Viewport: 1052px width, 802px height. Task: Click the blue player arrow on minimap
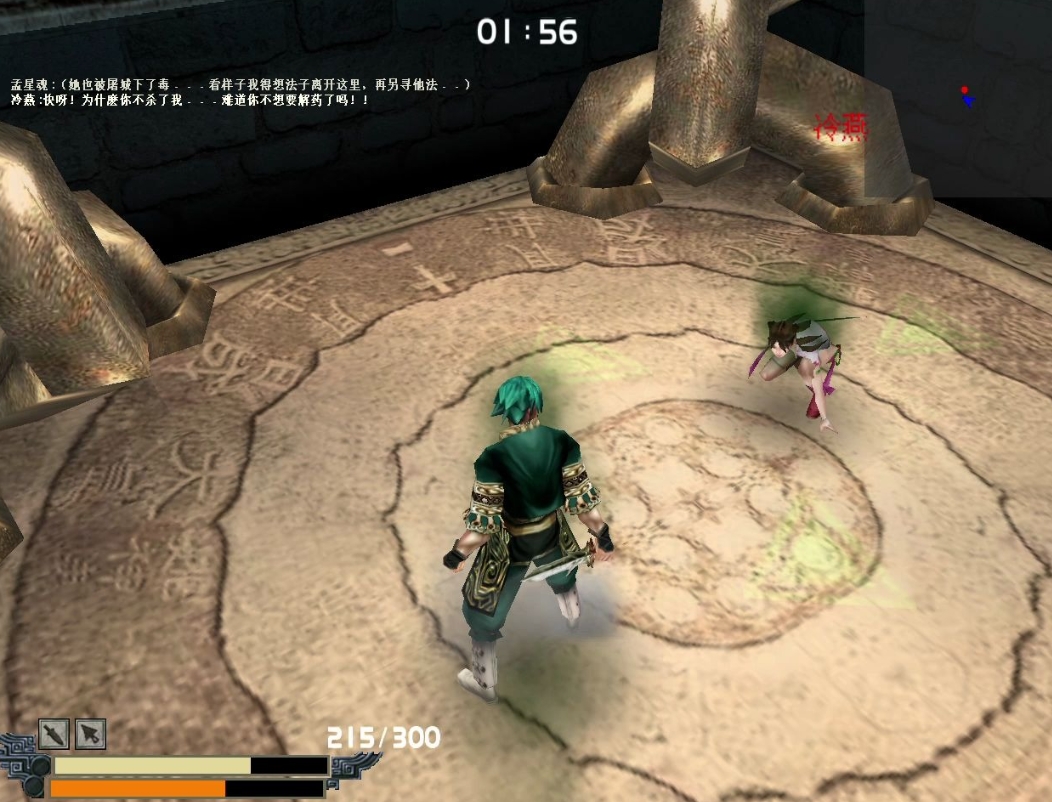pos(968,100)
